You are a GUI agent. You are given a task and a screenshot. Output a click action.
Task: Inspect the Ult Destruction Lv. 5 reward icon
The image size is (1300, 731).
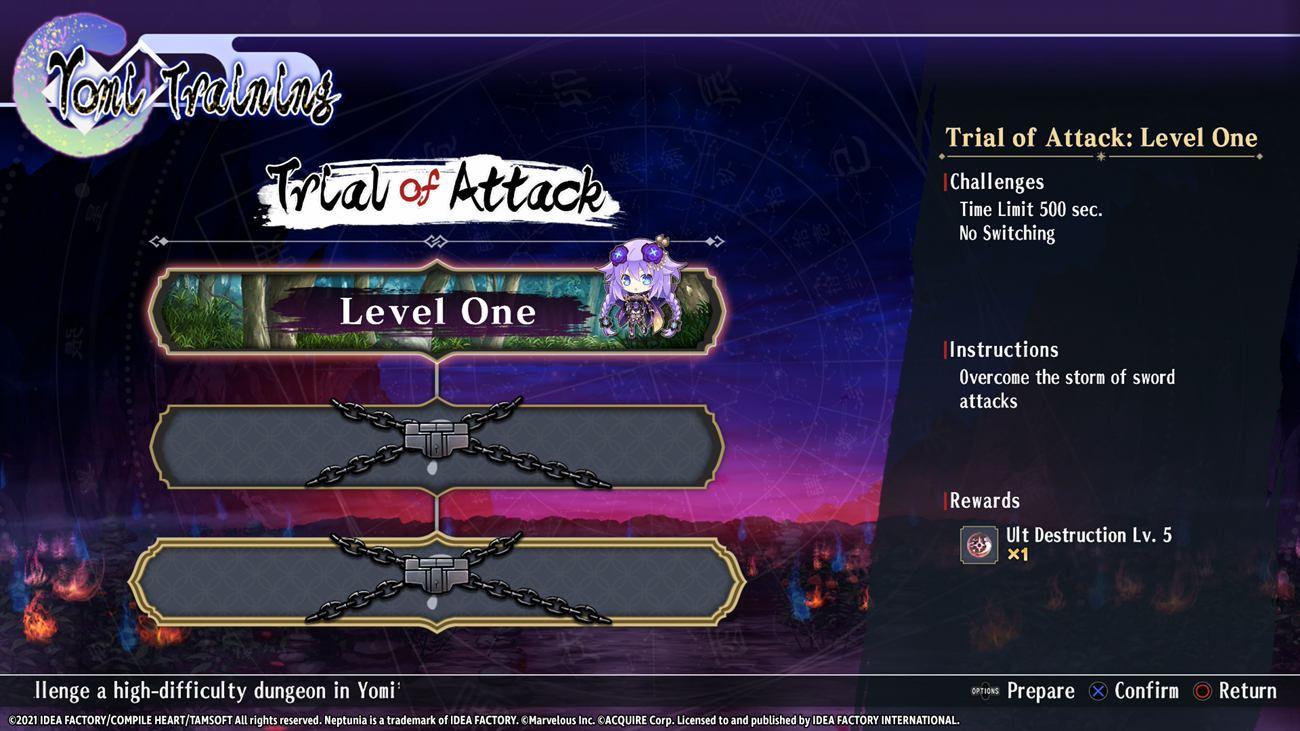[x=978, y=545]
